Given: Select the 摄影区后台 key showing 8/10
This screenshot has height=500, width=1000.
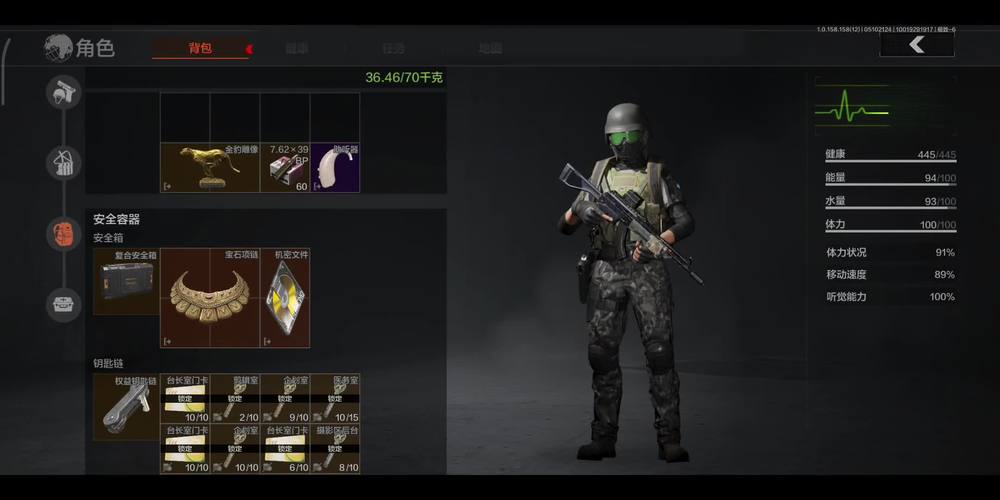Looking at the screenshot, I should (335, 449).
